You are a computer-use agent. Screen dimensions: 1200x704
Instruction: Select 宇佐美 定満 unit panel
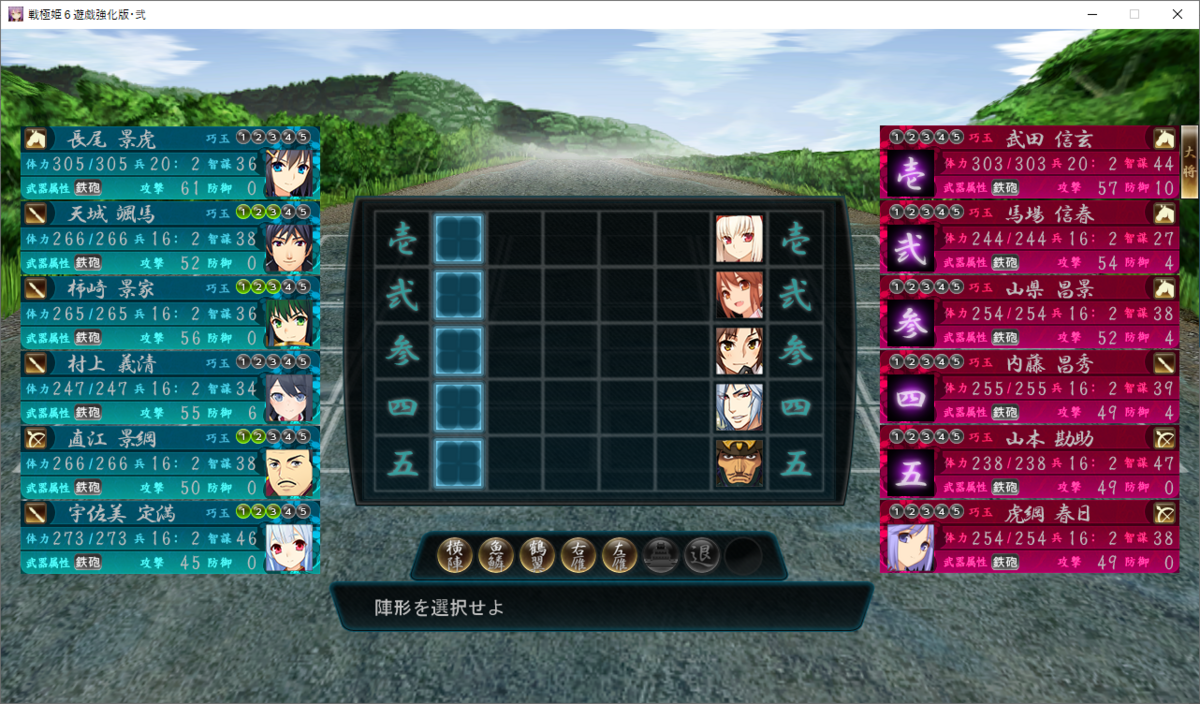170,537
